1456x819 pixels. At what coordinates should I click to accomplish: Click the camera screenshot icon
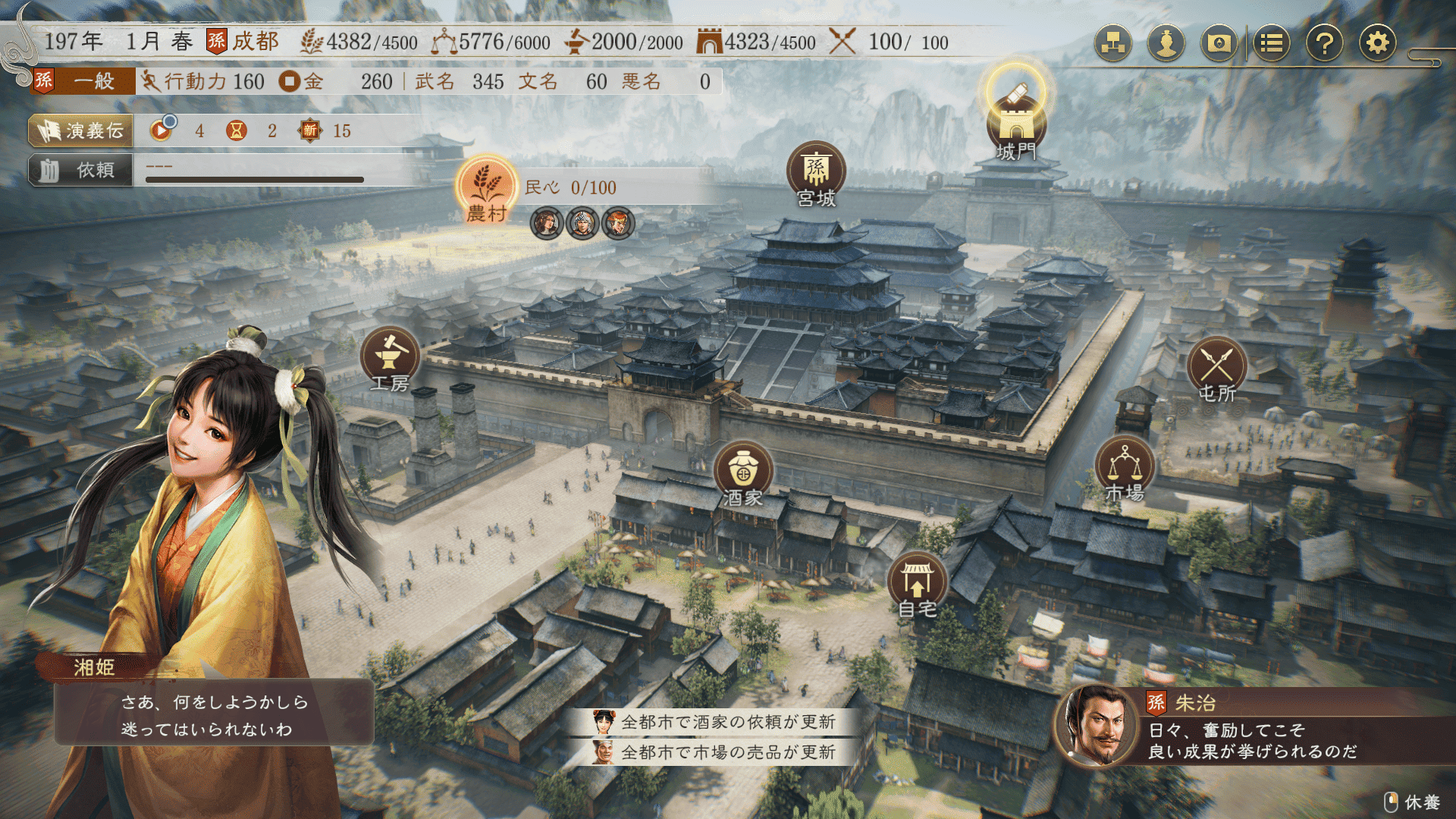coord(1219,43)
